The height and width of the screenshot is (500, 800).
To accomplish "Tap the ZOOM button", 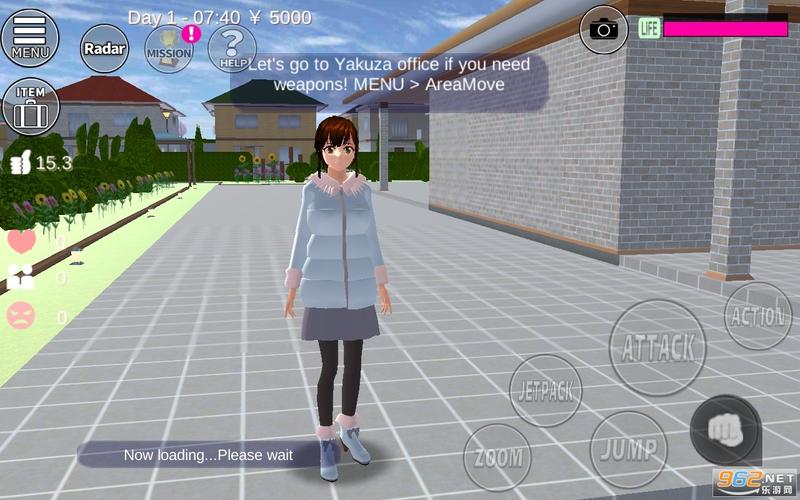I will (497, 457).
